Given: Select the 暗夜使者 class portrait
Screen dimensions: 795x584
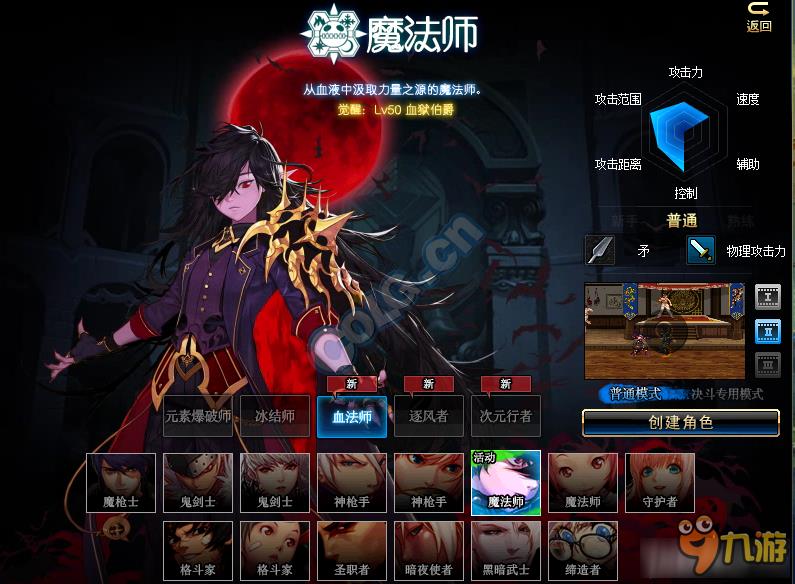Looking at the screenshot, I should [429, 551].
